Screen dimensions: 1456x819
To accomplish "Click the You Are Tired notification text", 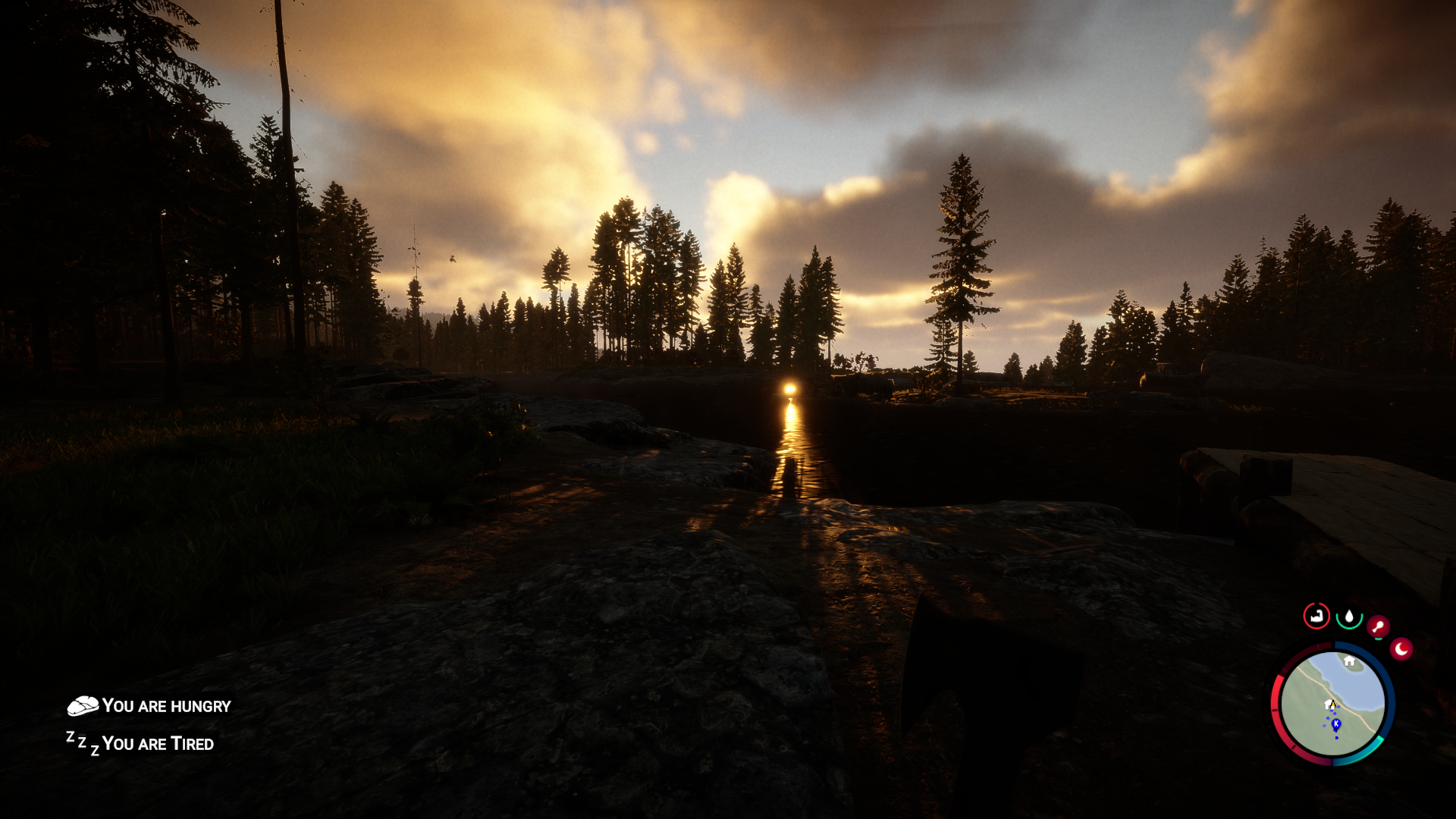I will point(159,744).
